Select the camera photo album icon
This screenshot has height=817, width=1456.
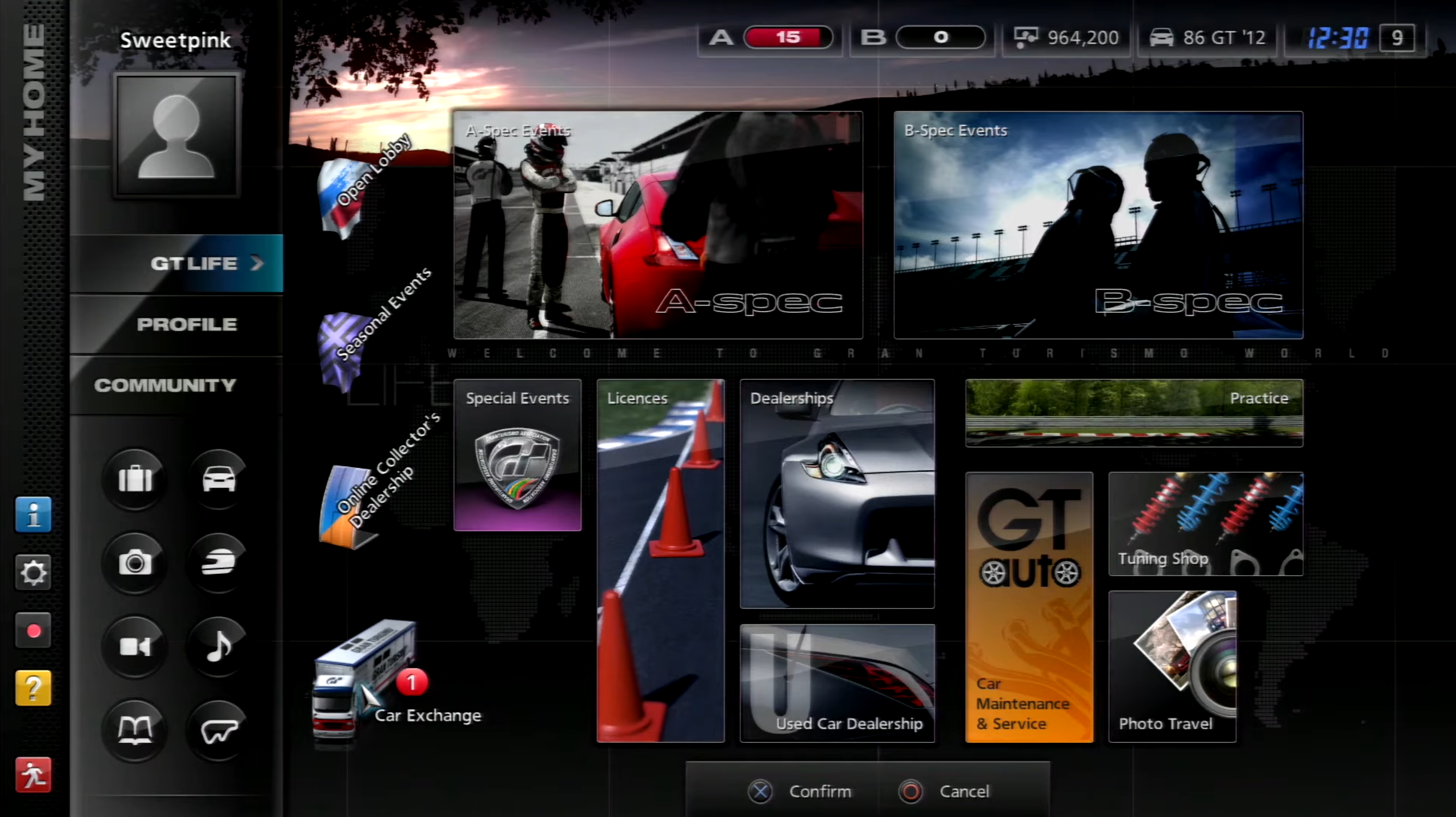135,562
